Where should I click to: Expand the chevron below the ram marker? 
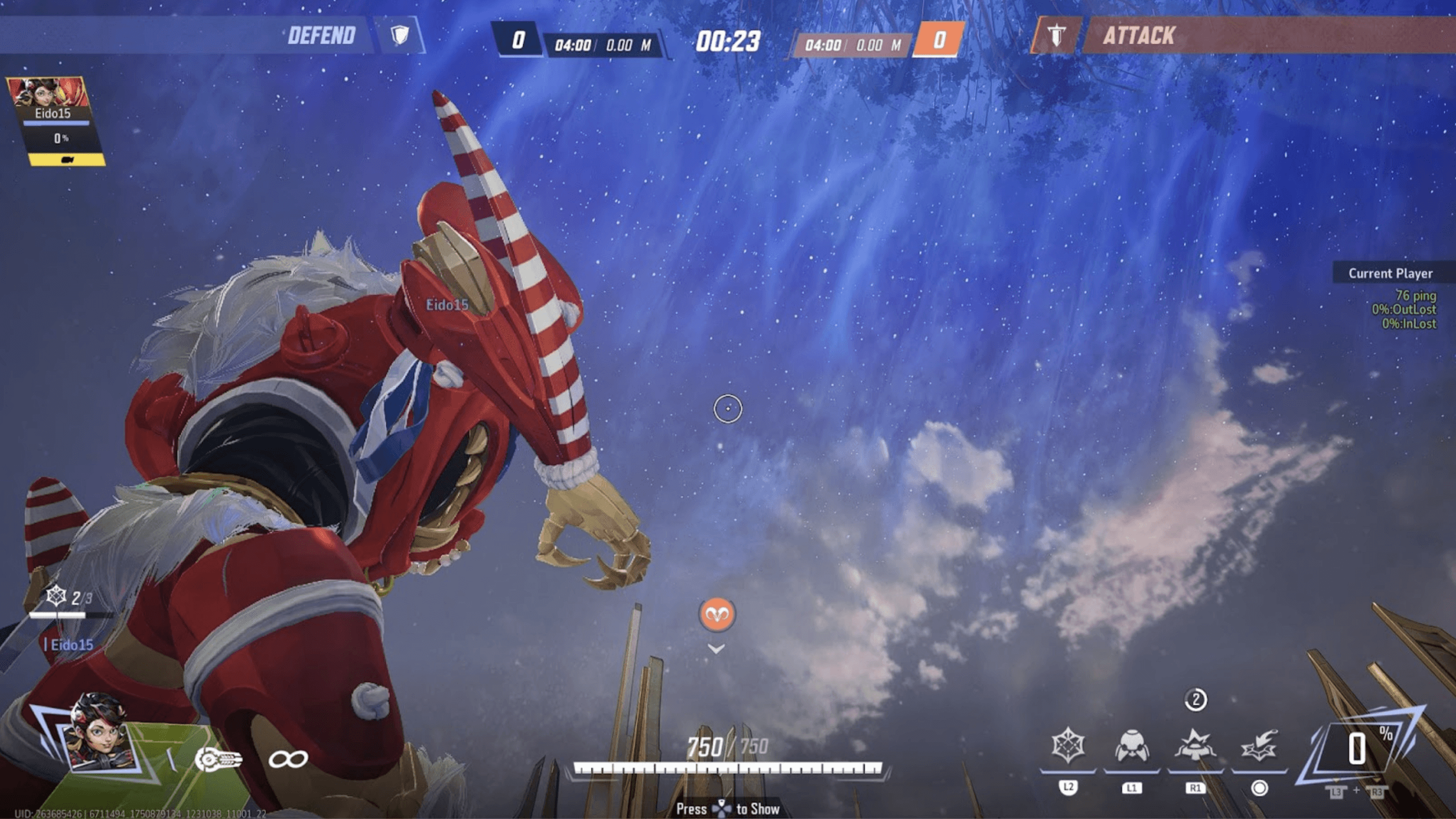pos(716,650)
